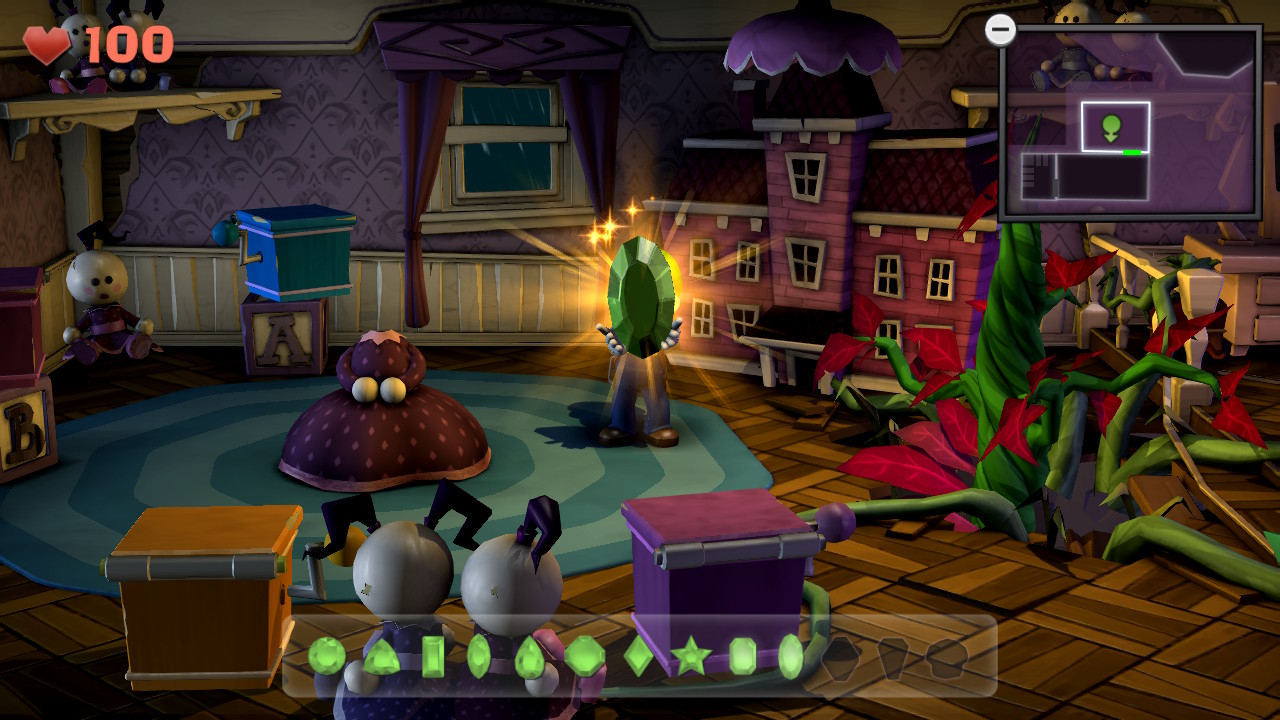Select the empty hexagon gem slot

click(841, 657)
